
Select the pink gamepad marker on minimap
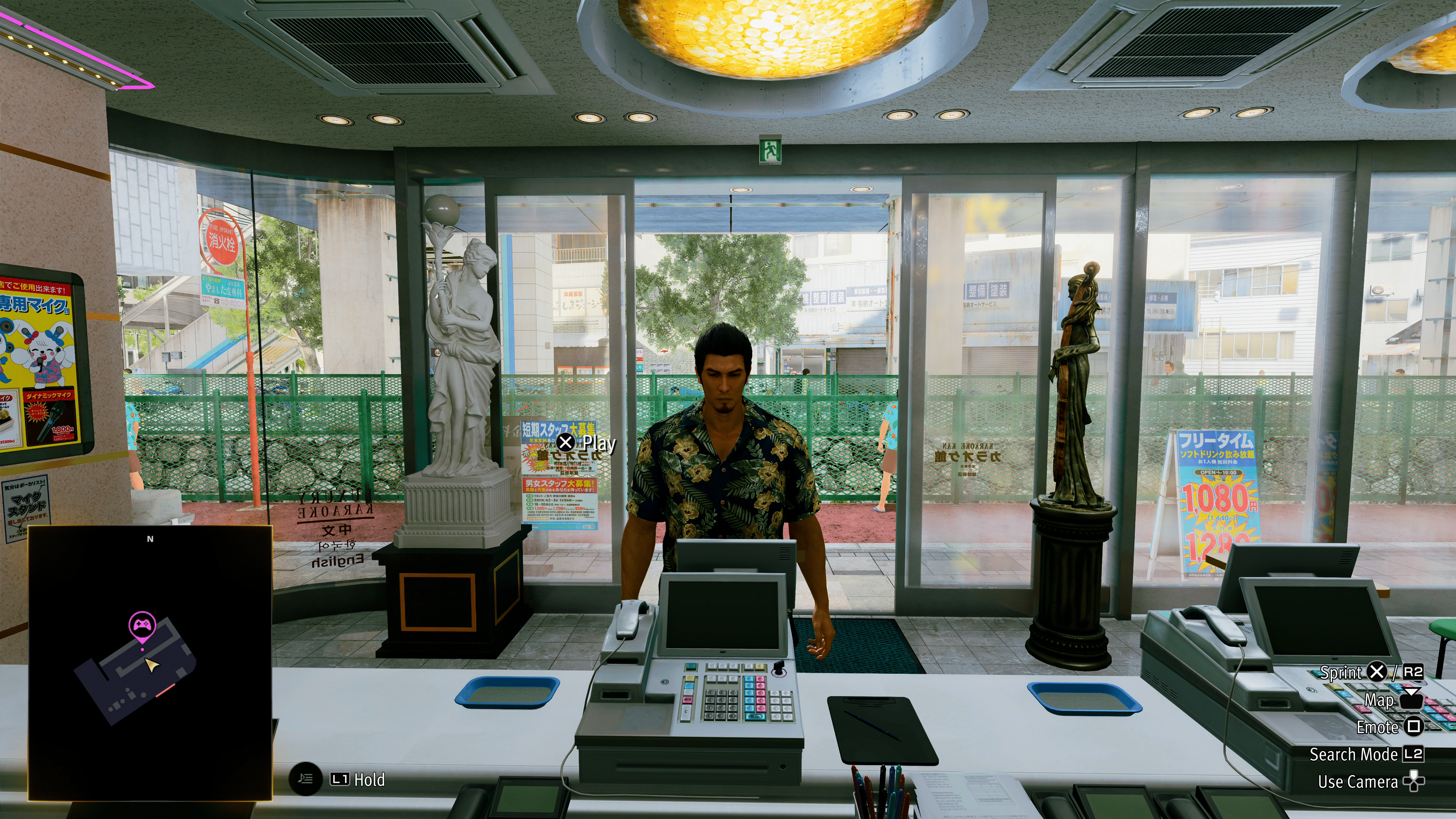coord(142,624)
